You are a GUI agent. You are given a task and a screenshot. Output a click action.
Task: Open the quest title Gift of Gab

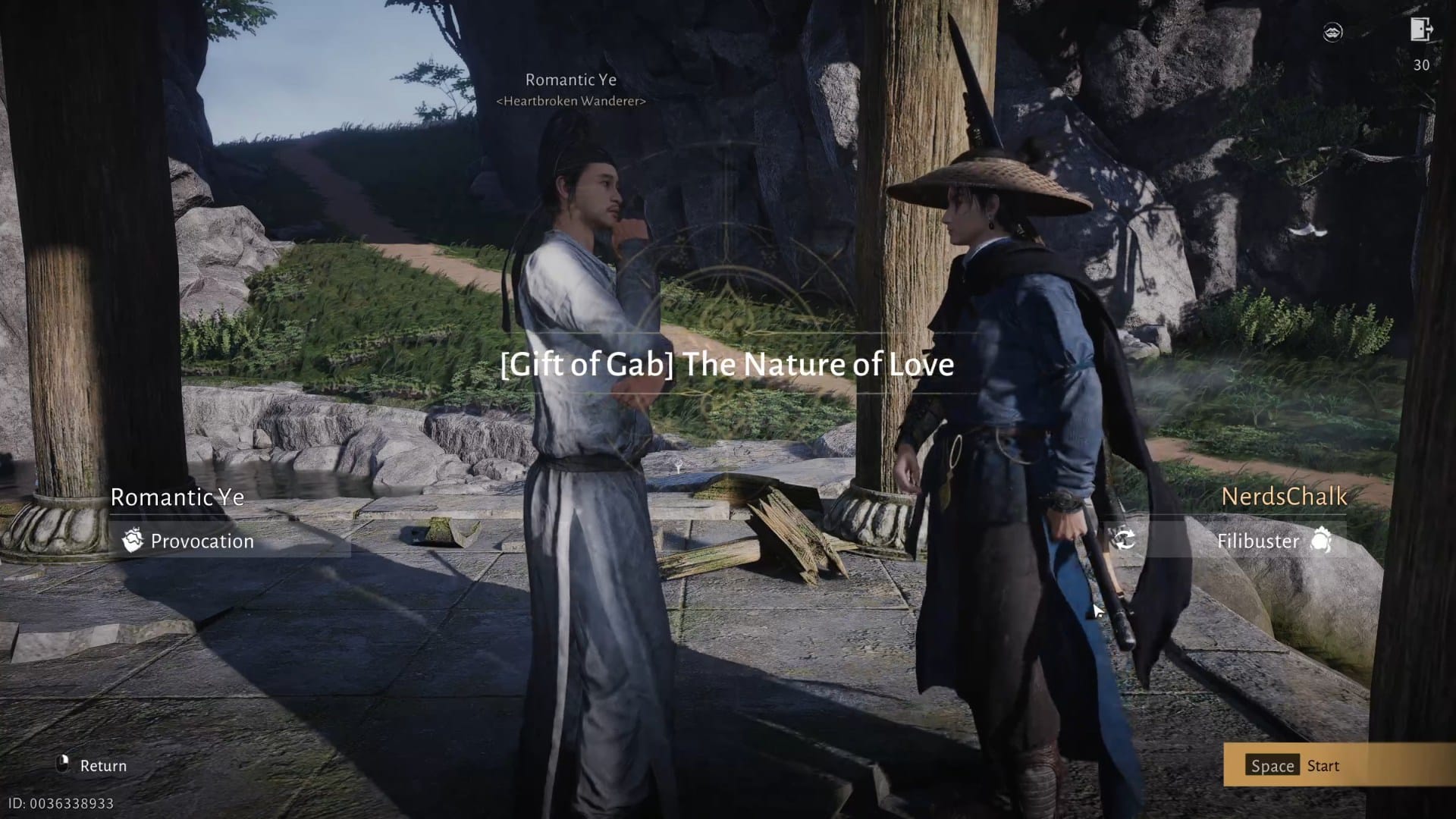click(x=728, y=365)
